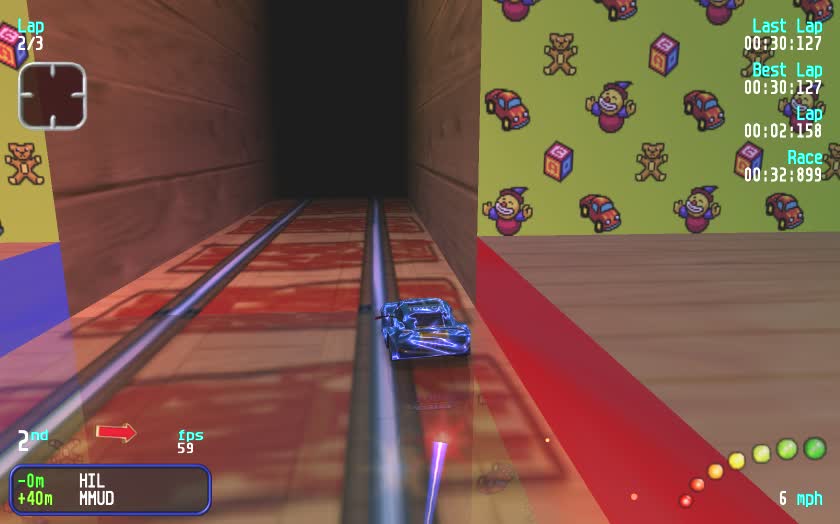Click the empty weapon pickup slot
840x524 pixels.
[x=52, y=96]
